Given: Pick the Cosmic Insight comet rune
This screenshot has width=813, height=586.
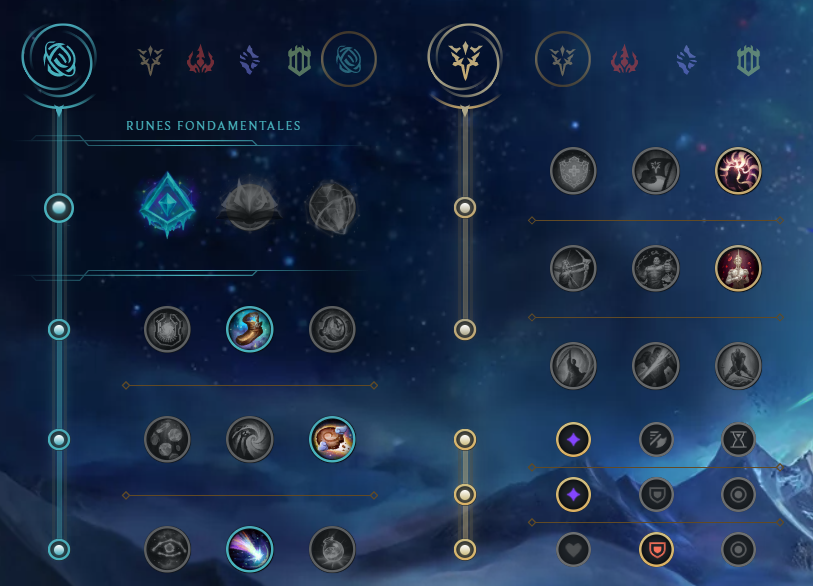Looking at the screenshot, I should tap(249, 549).
